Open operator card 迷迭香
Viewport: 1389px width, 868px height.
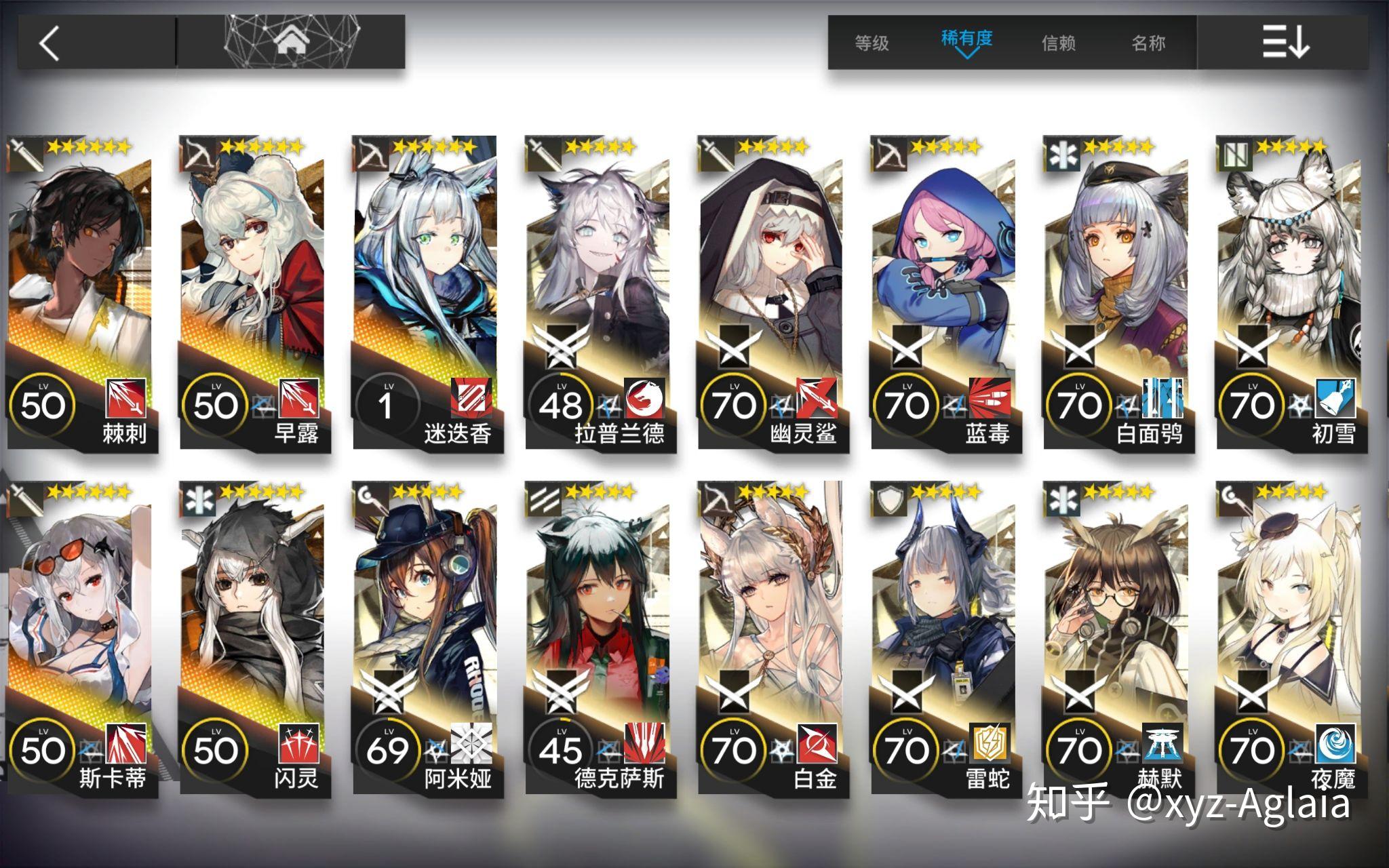(427, 292)
